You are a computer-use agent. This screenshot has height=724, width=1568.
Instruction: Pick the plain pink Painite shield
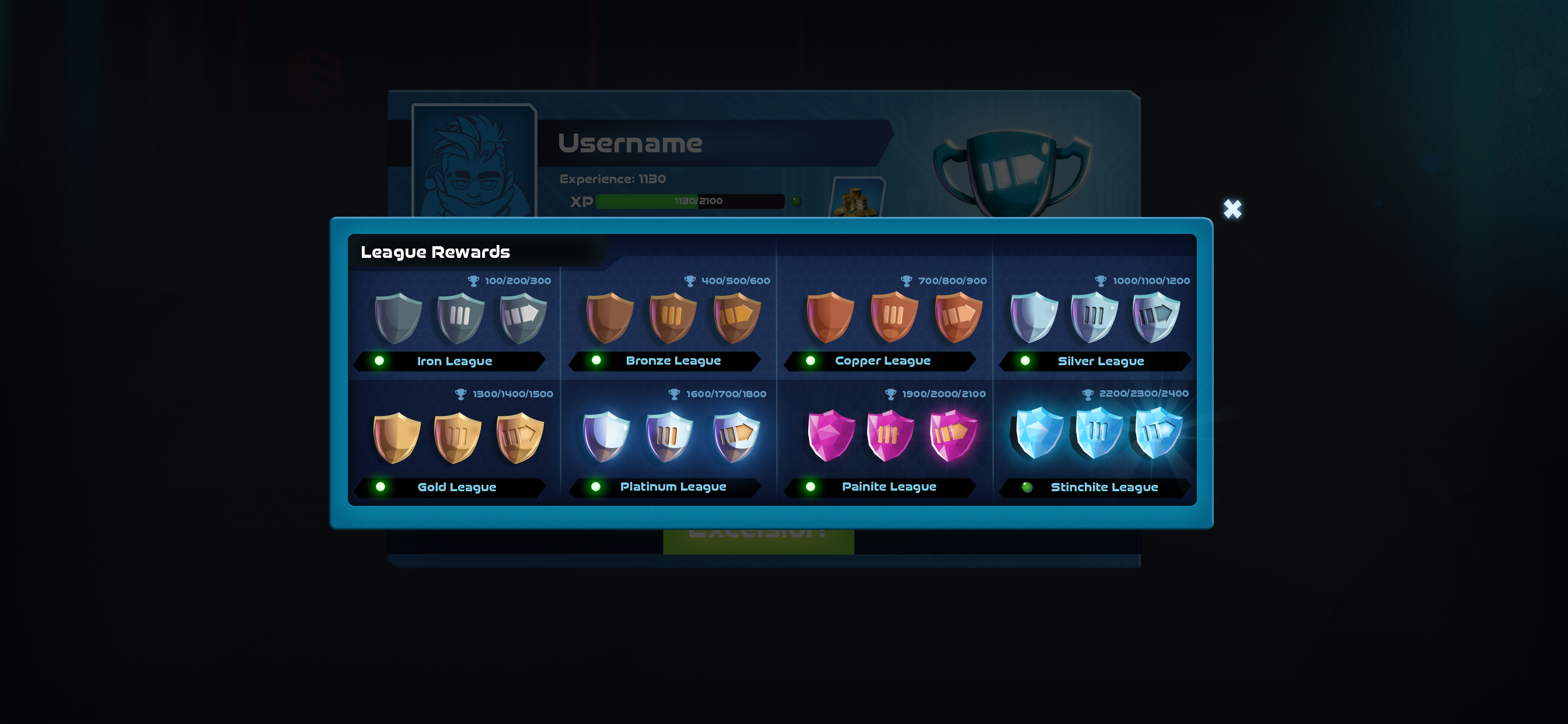[x=830, y=436]
